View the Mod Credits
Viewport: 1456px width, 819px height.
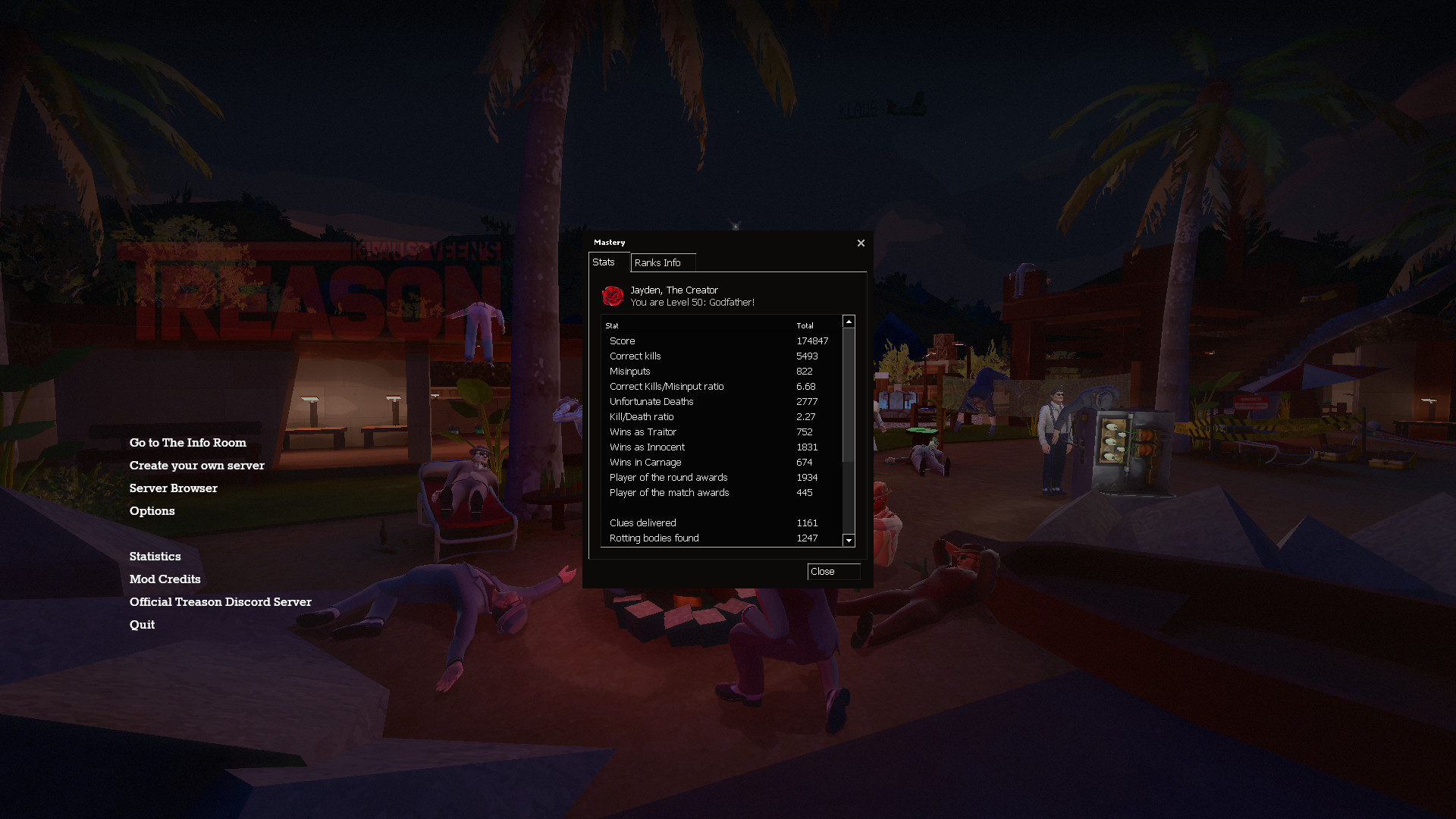click(x=165, y=579)
